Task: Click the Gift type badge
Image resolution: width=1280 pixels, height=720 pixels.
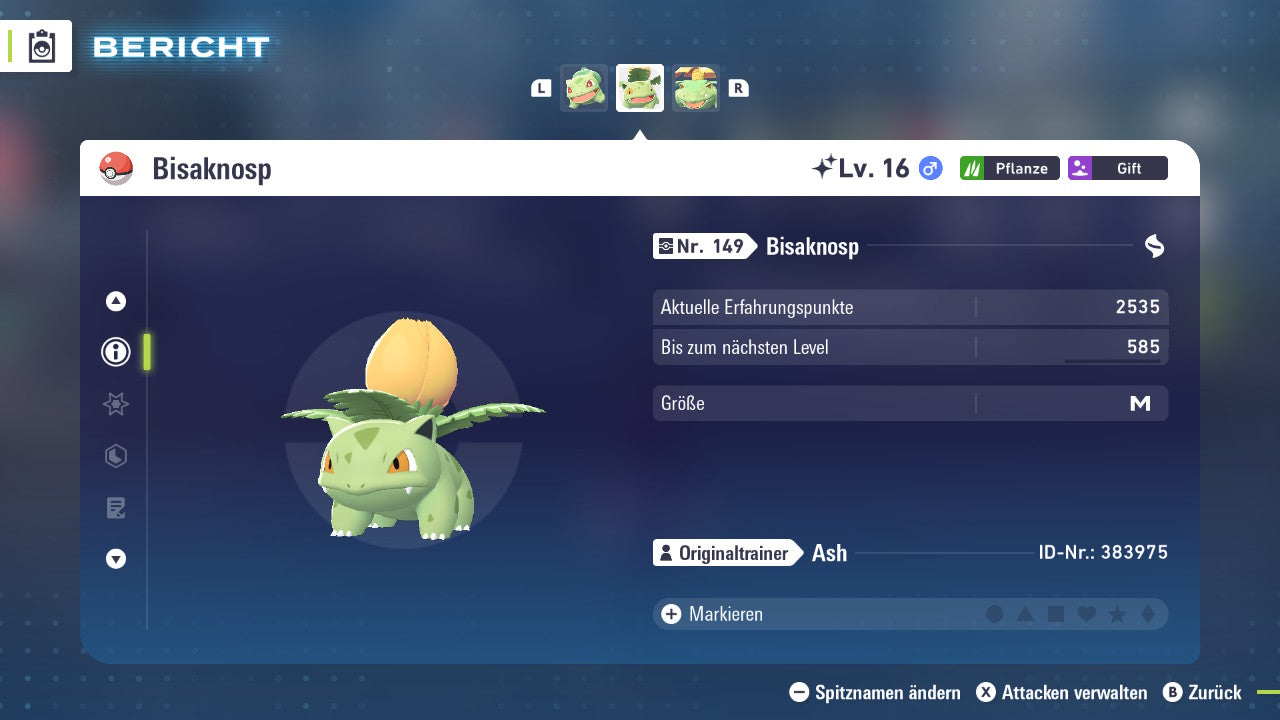Action: pyautogui.click(x=1118, y=168)
